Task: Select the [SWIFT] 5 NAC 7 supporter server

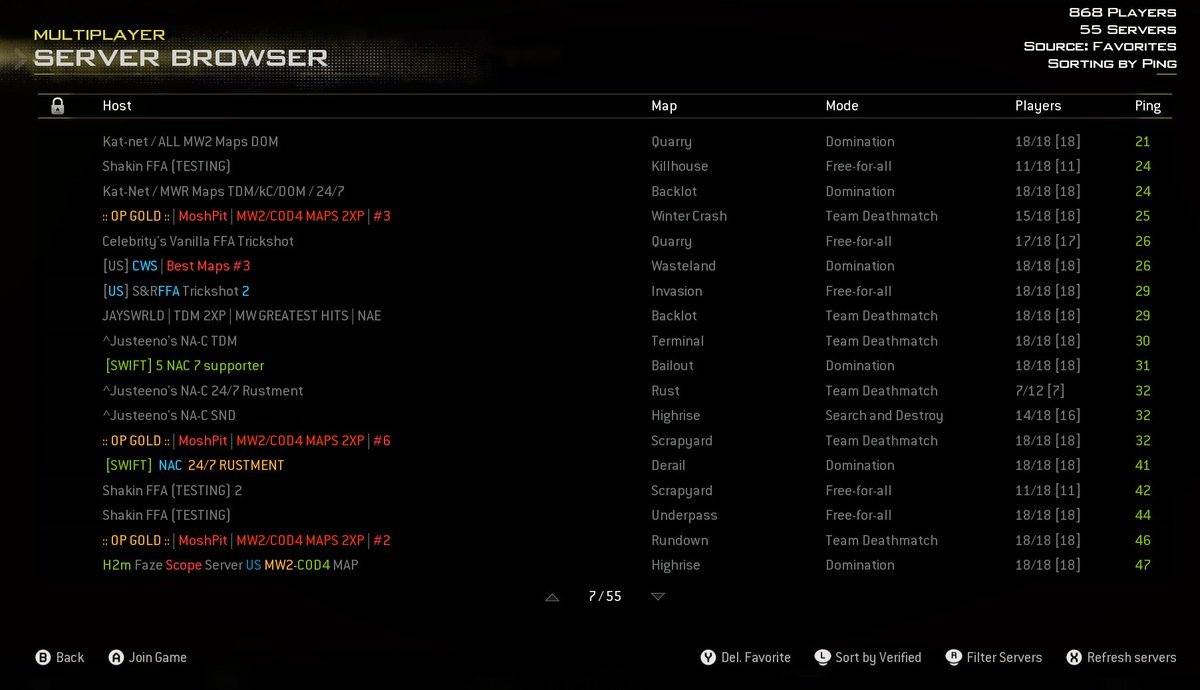Action: (184, 366)
